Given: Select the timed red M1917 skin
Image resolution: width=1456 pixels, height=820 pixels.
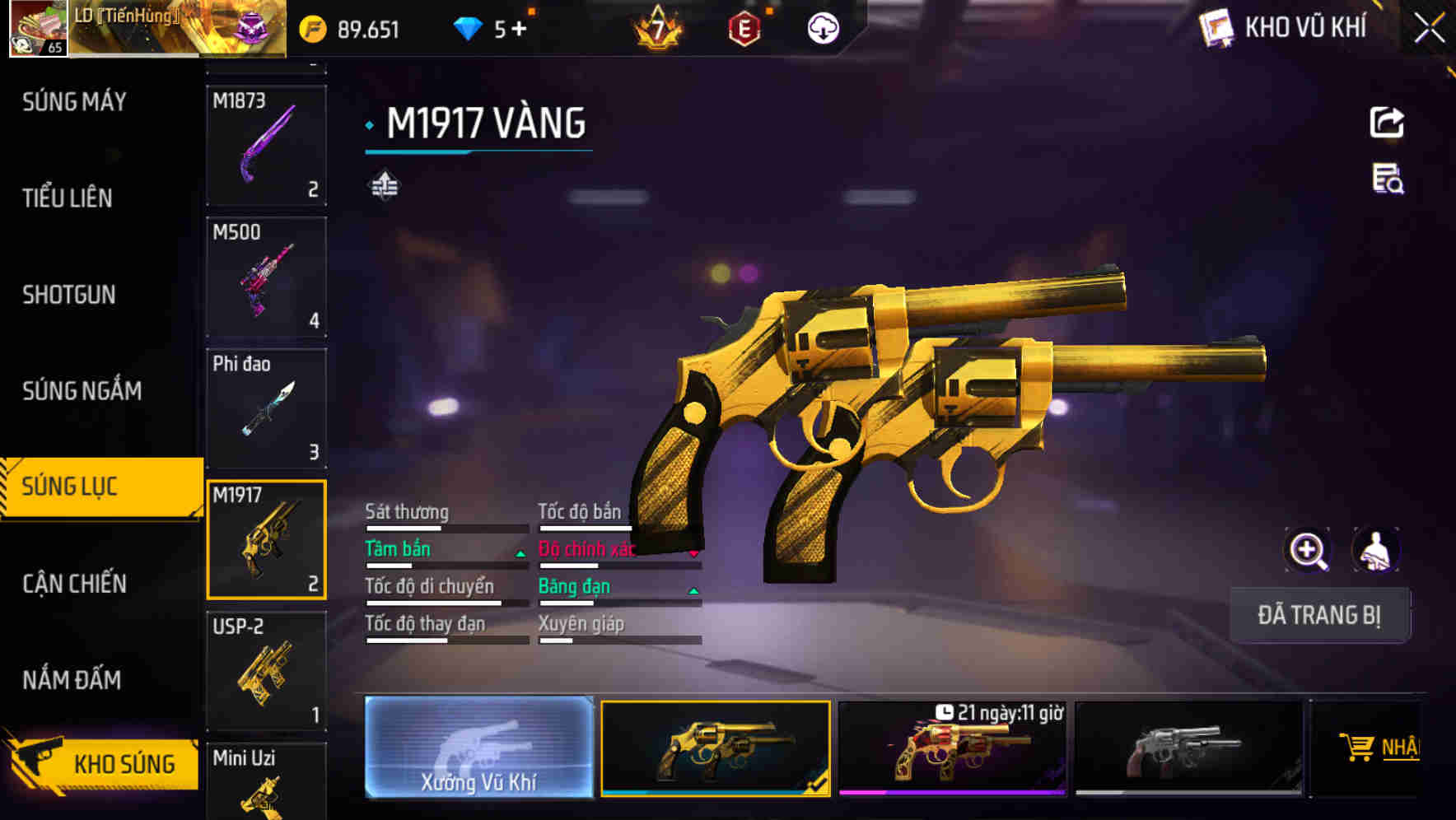Looking at the screenshot, I should [952, 748].
